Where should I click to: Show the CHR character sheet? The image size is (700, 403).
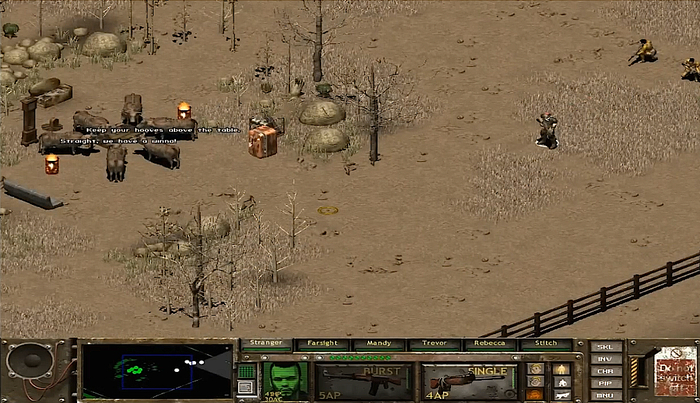604,371
